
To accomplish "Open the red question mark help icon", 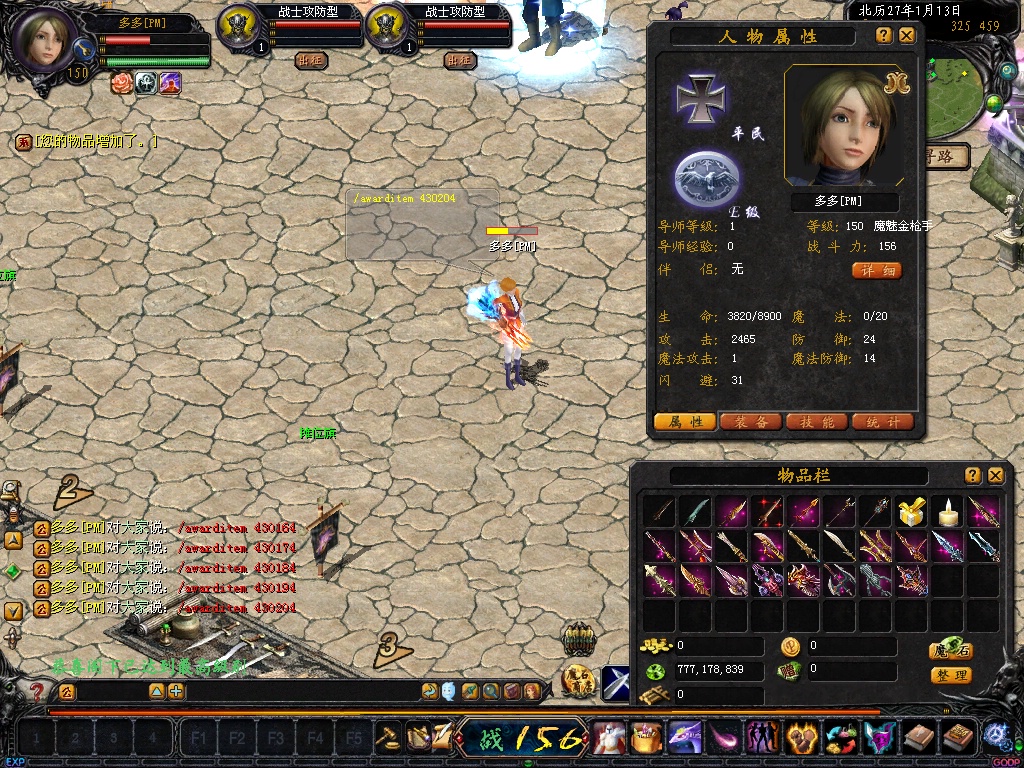I will click(x=37, y=691).
